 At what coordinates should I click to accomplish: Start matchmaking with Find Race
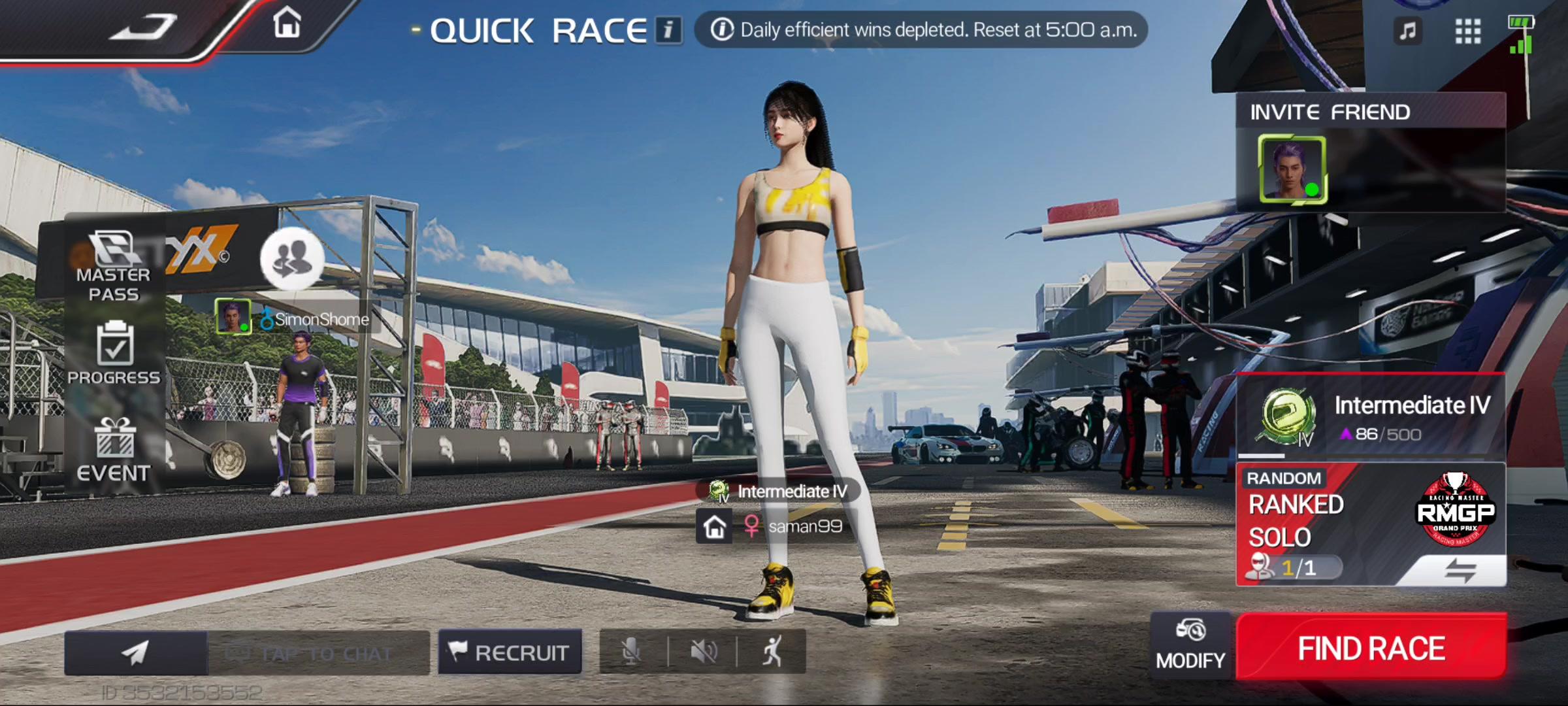pyautogui.click(x=1371, y=648)
